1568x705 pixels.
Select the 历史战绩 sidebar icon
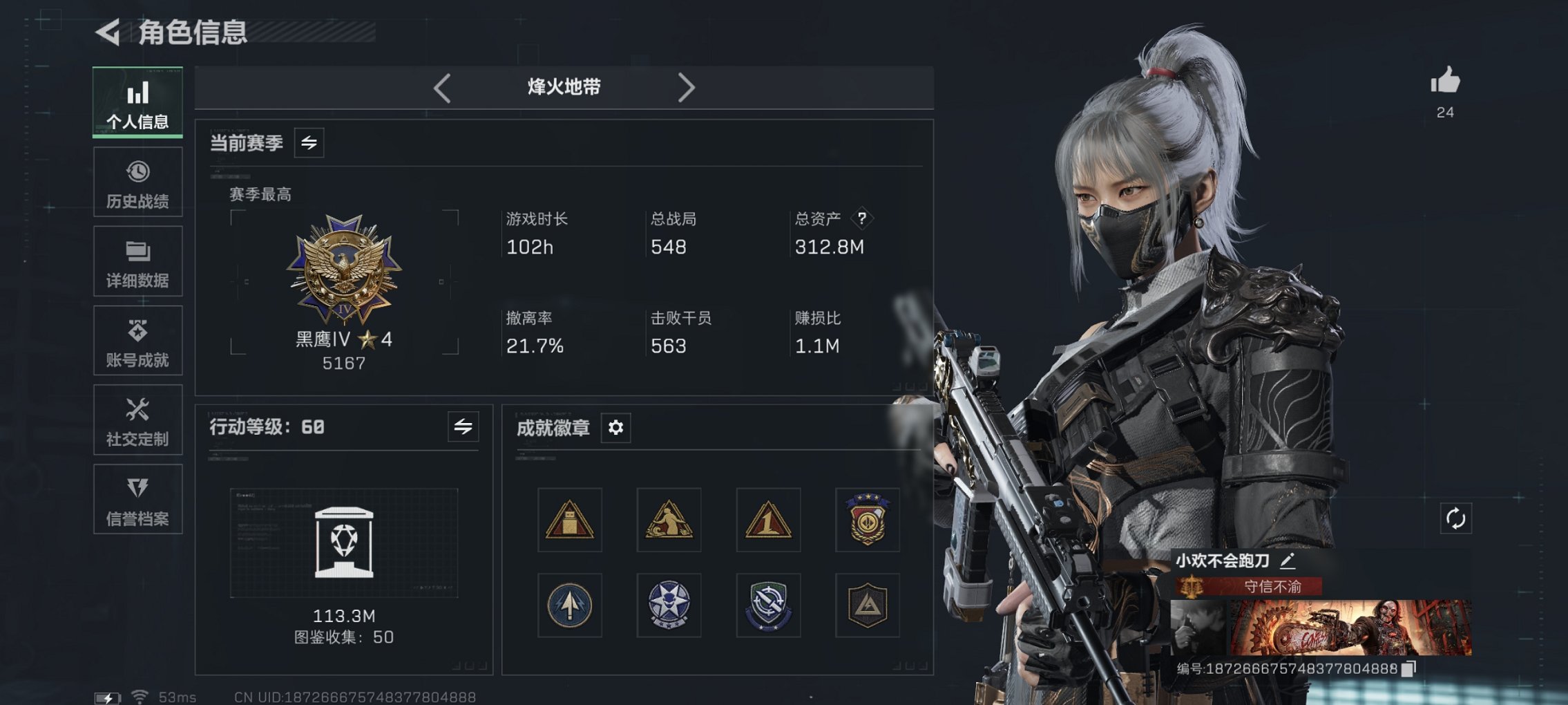(x=137, y=181)
